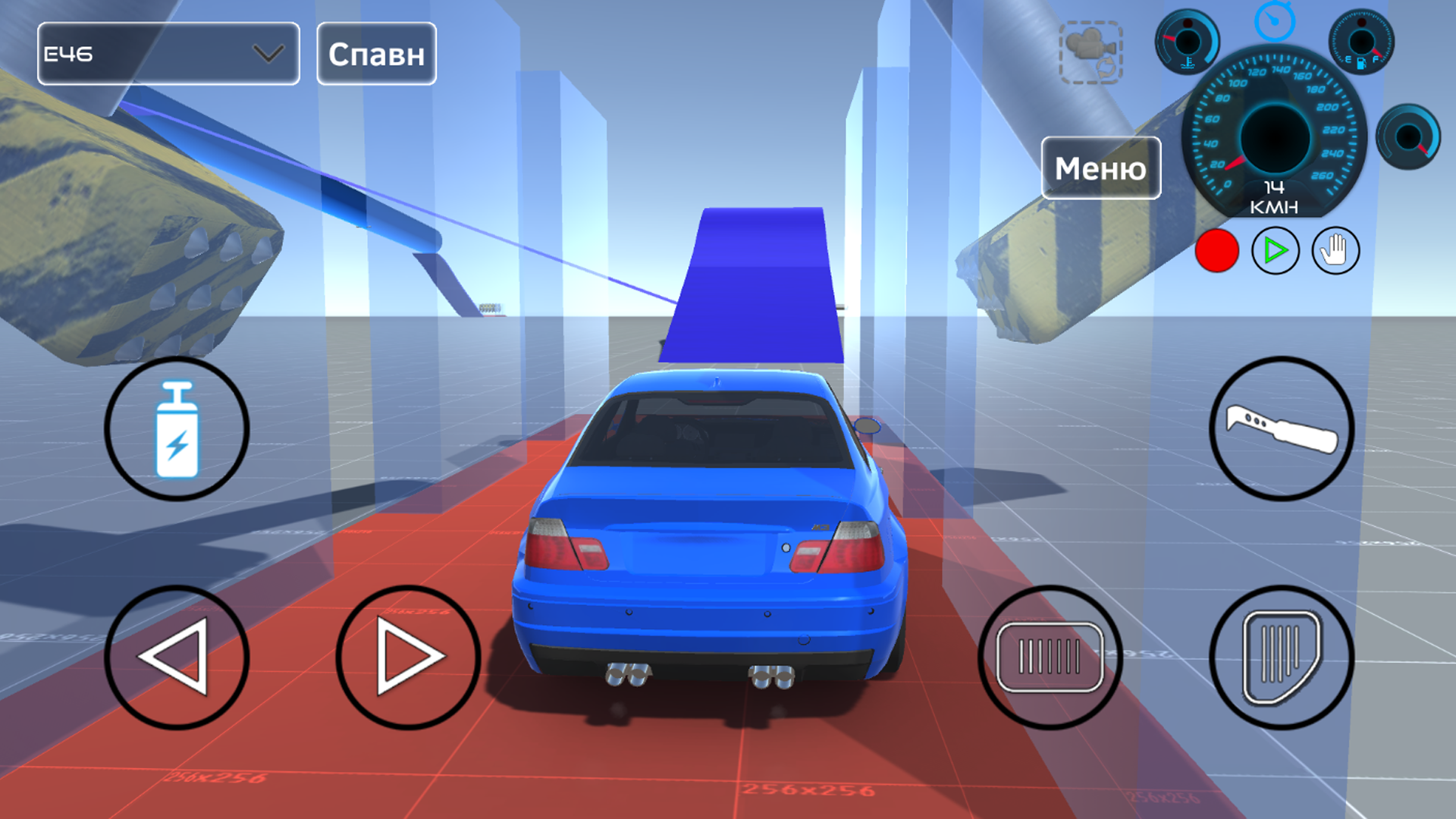Pull the handbrake lever icon

point(1282,428)
